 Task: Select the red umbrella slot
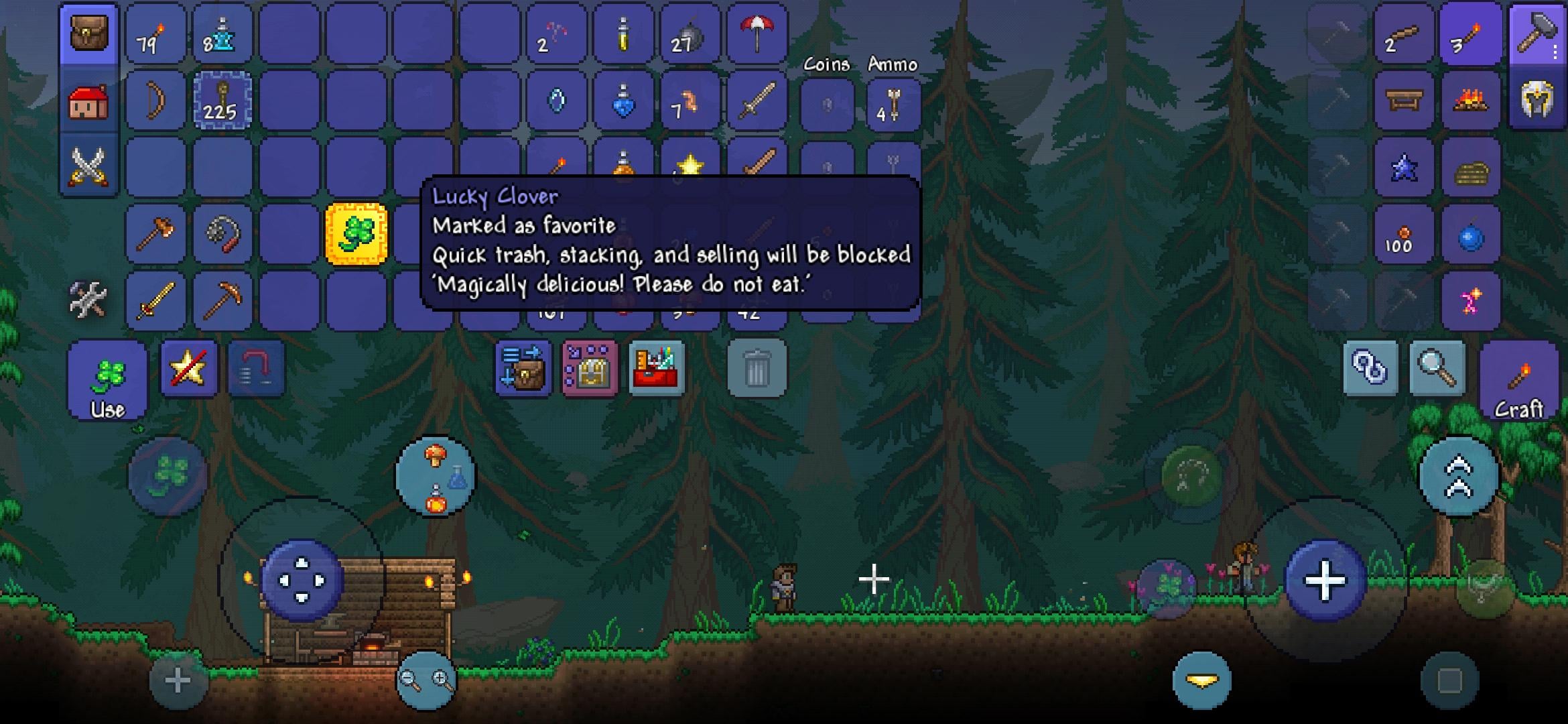[757, 34]
